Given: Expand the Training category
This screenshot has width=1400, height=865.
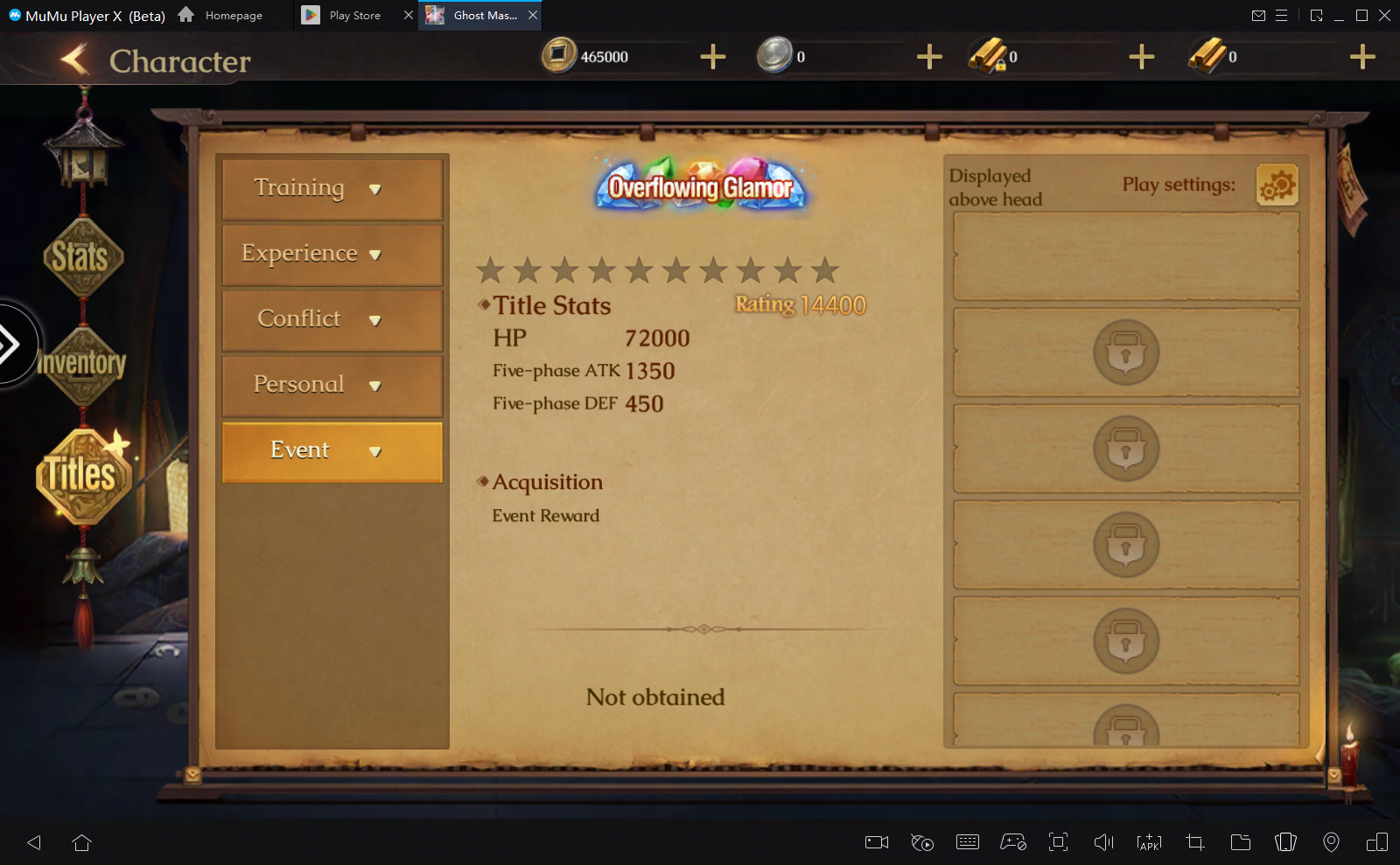Looking at the screenshot, I should (x=332, y=188).
